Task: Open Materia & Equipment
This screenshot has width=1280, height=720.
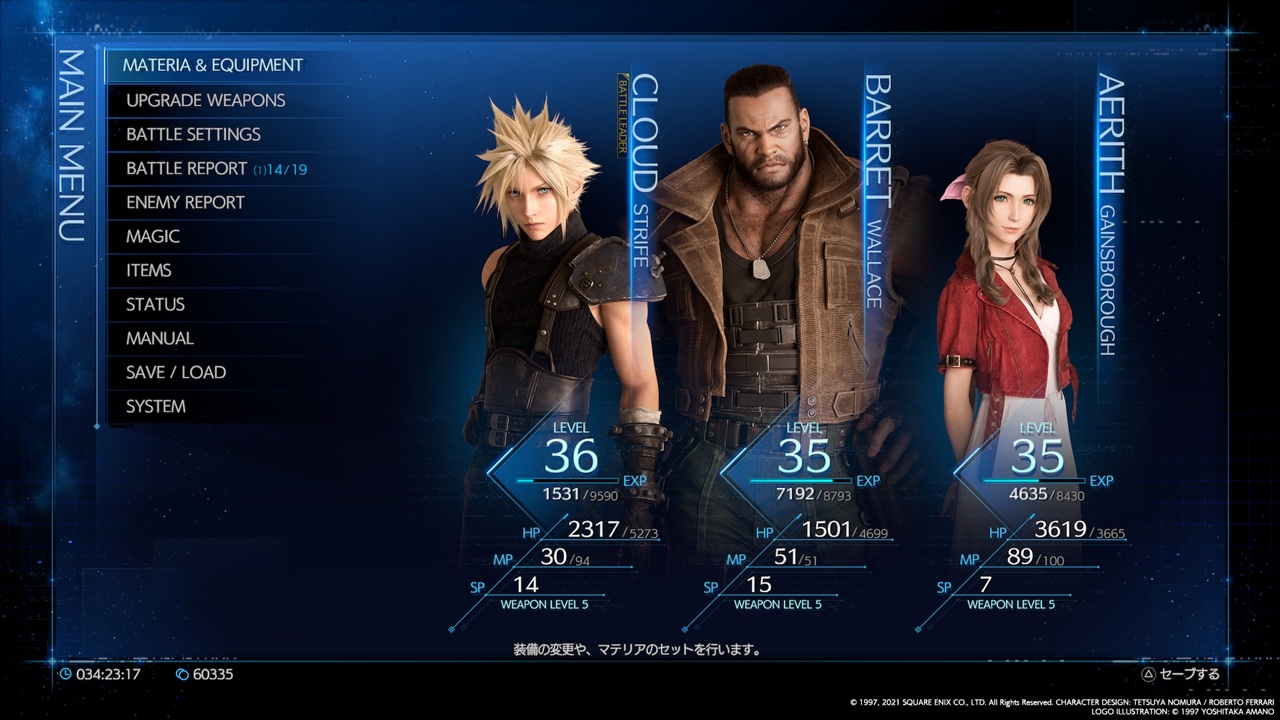Action: (x=213, y=65)
